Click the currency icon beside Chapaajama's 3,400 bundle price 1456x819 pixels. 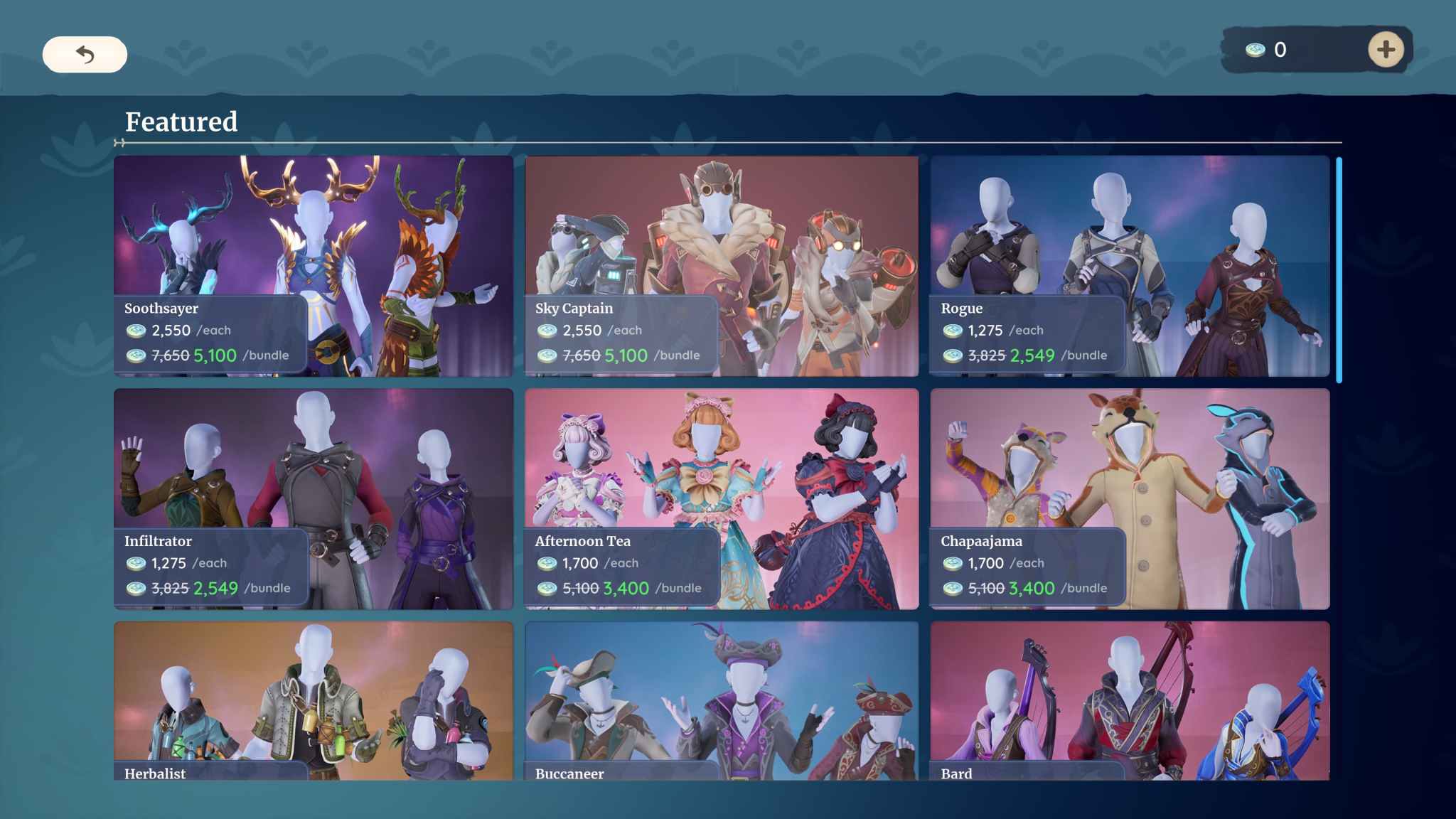953,589
